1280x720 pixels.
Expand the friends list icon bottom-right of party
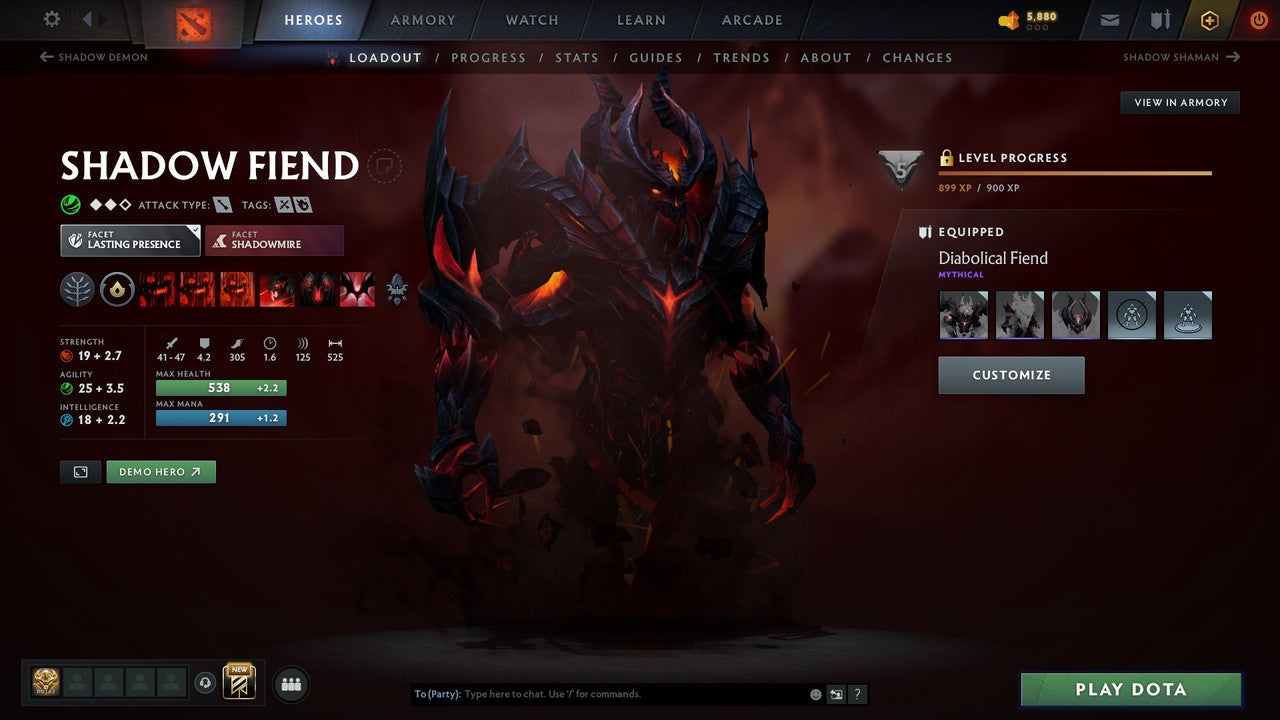[x=289, y=683]
